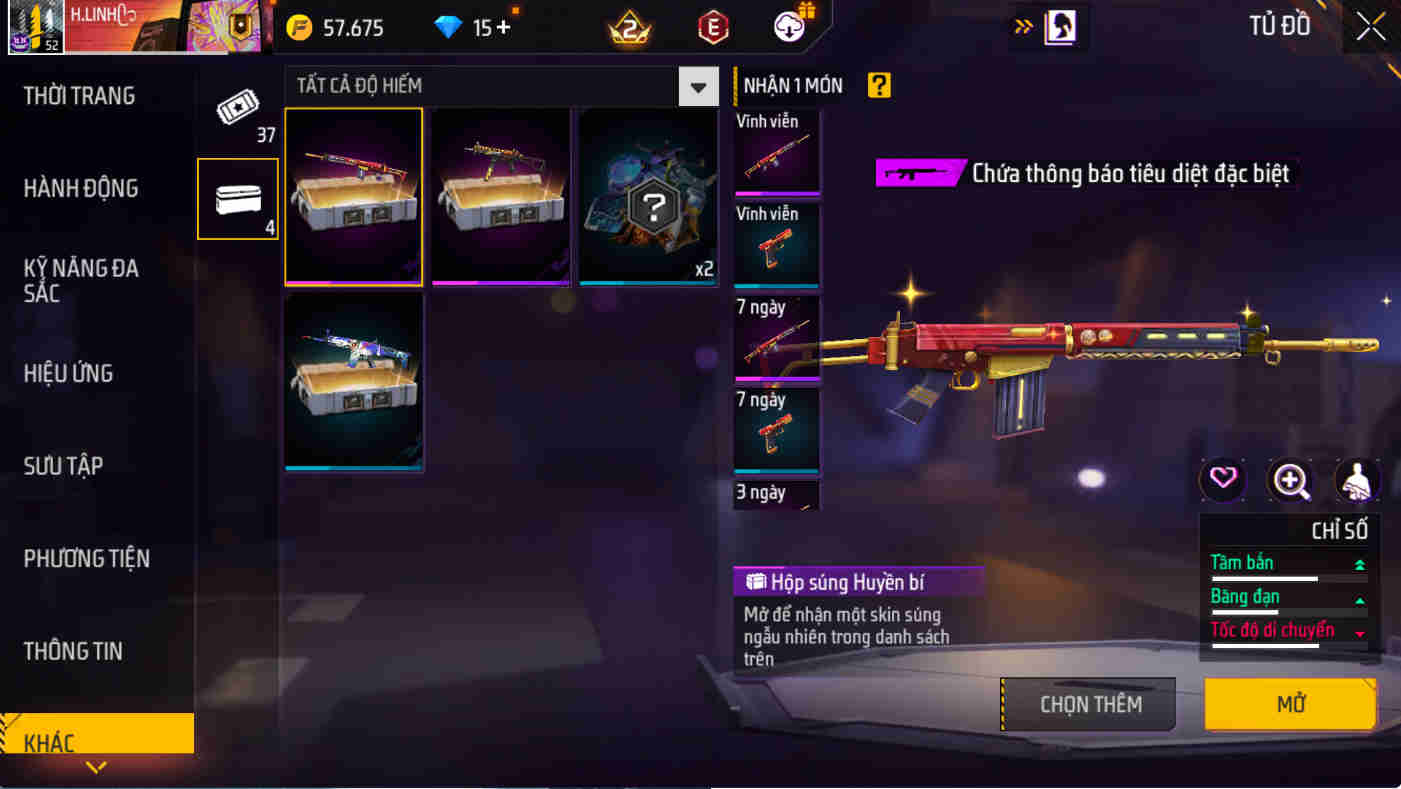The width and height of the screenshot is (1401, 789).
Task: Open the red E elite pass icon
Action: coord(712,27)
